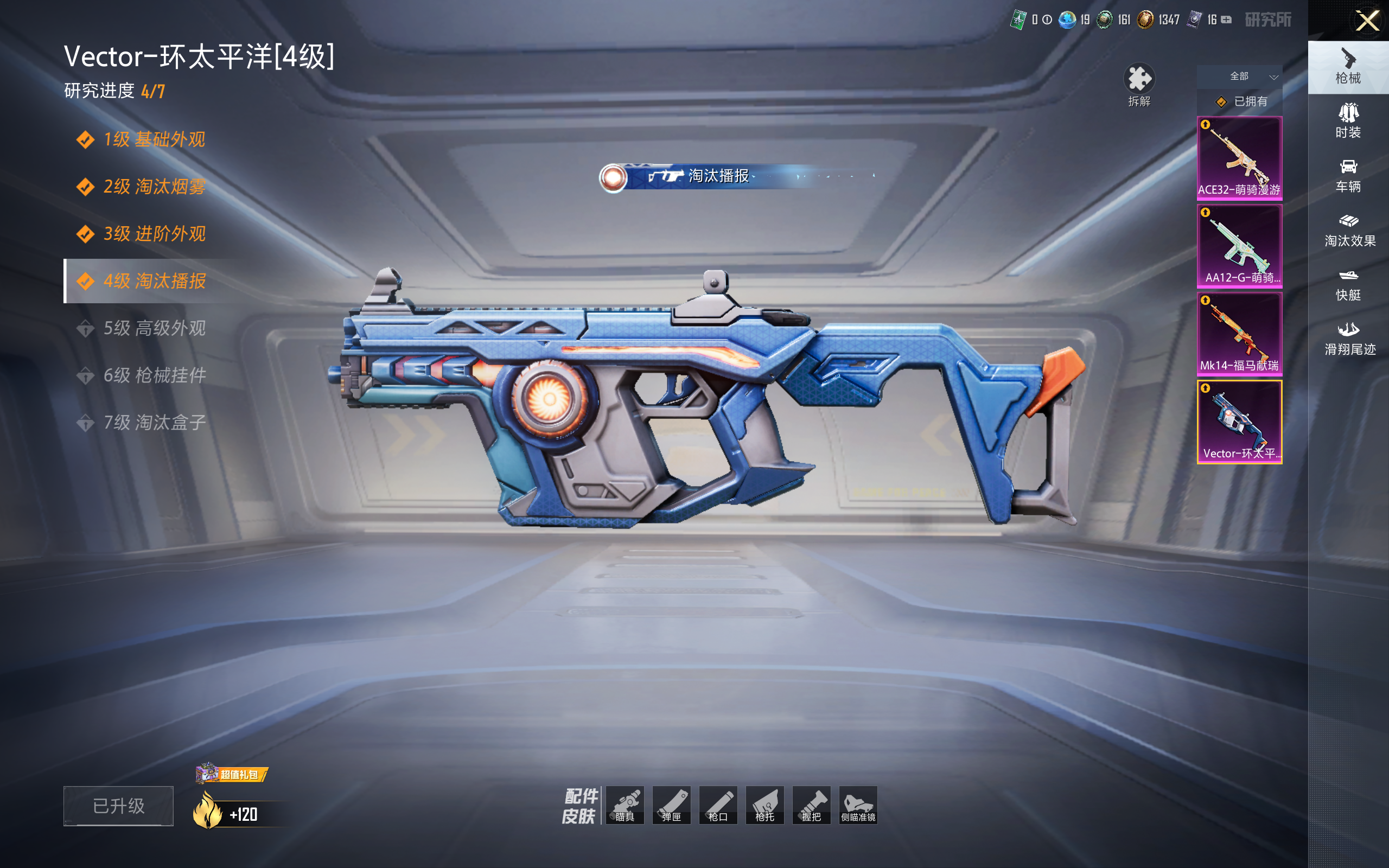Choose the AA12-G skin thumbnail
The image size is (1389, 868).
point(1239,246)
